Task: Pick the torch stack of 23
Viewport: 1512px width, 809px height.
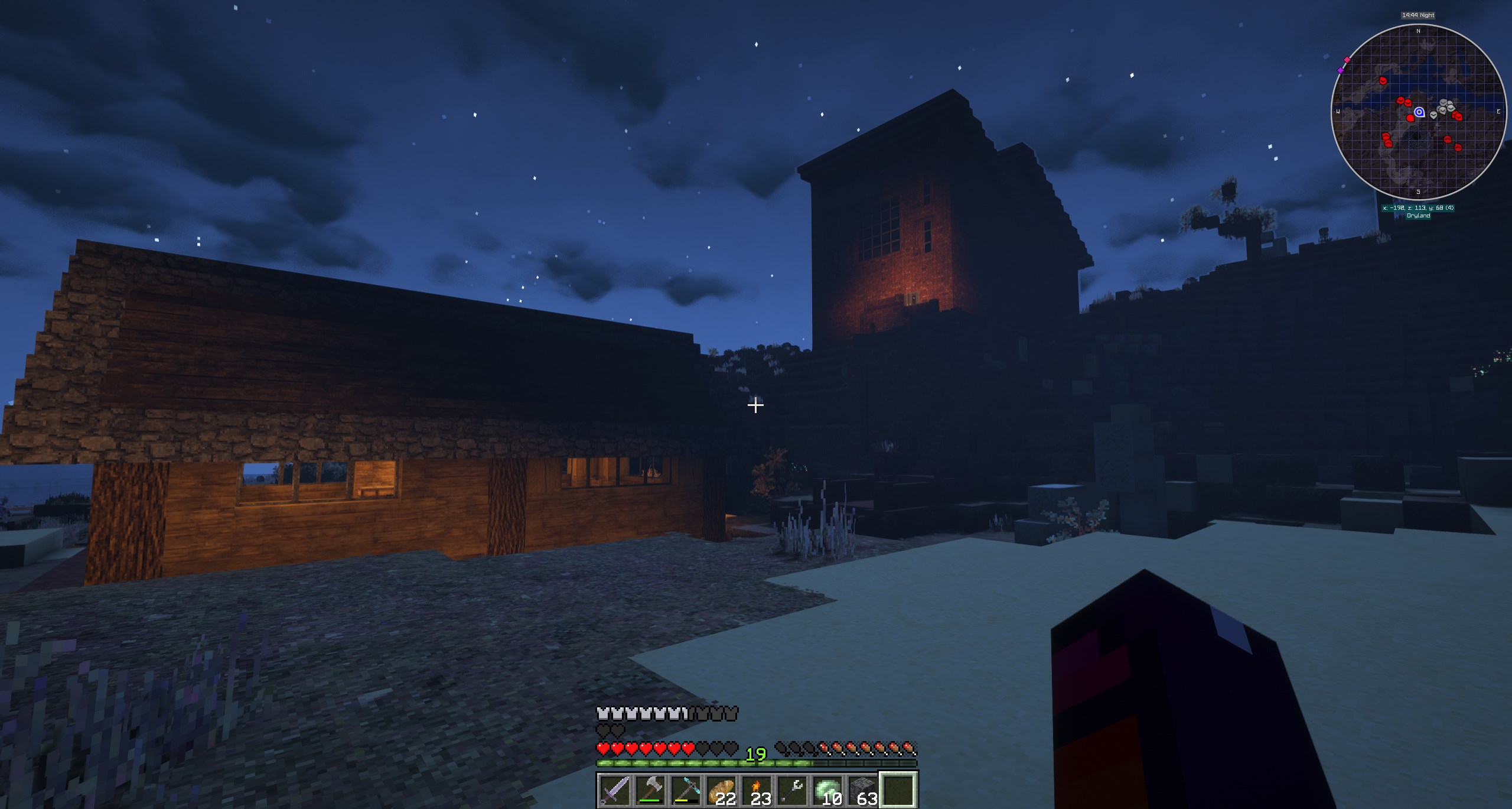Action: coord(757,789)
